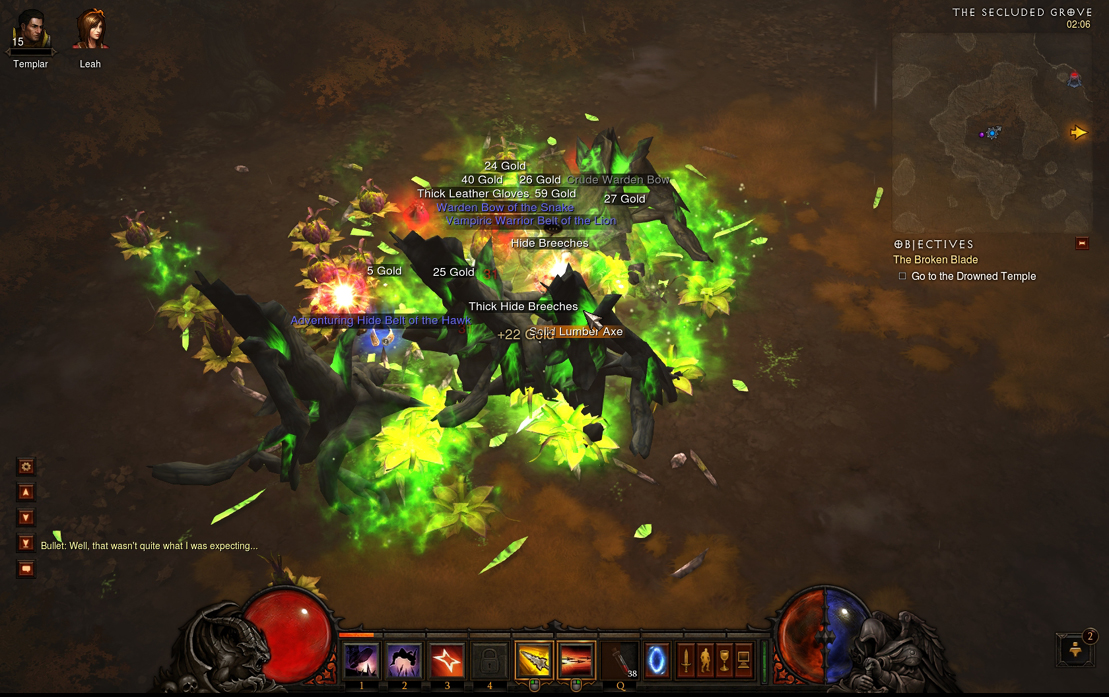1109x697 pixels.
Task: Open the character inventory button
Action: [x=705, y=660]
